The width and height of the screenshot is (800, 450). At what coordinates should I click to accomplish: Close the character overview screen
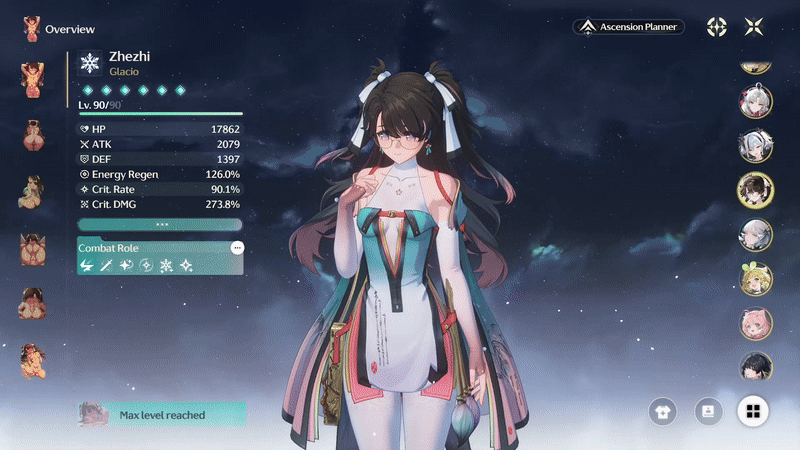(x=753, y=27)
